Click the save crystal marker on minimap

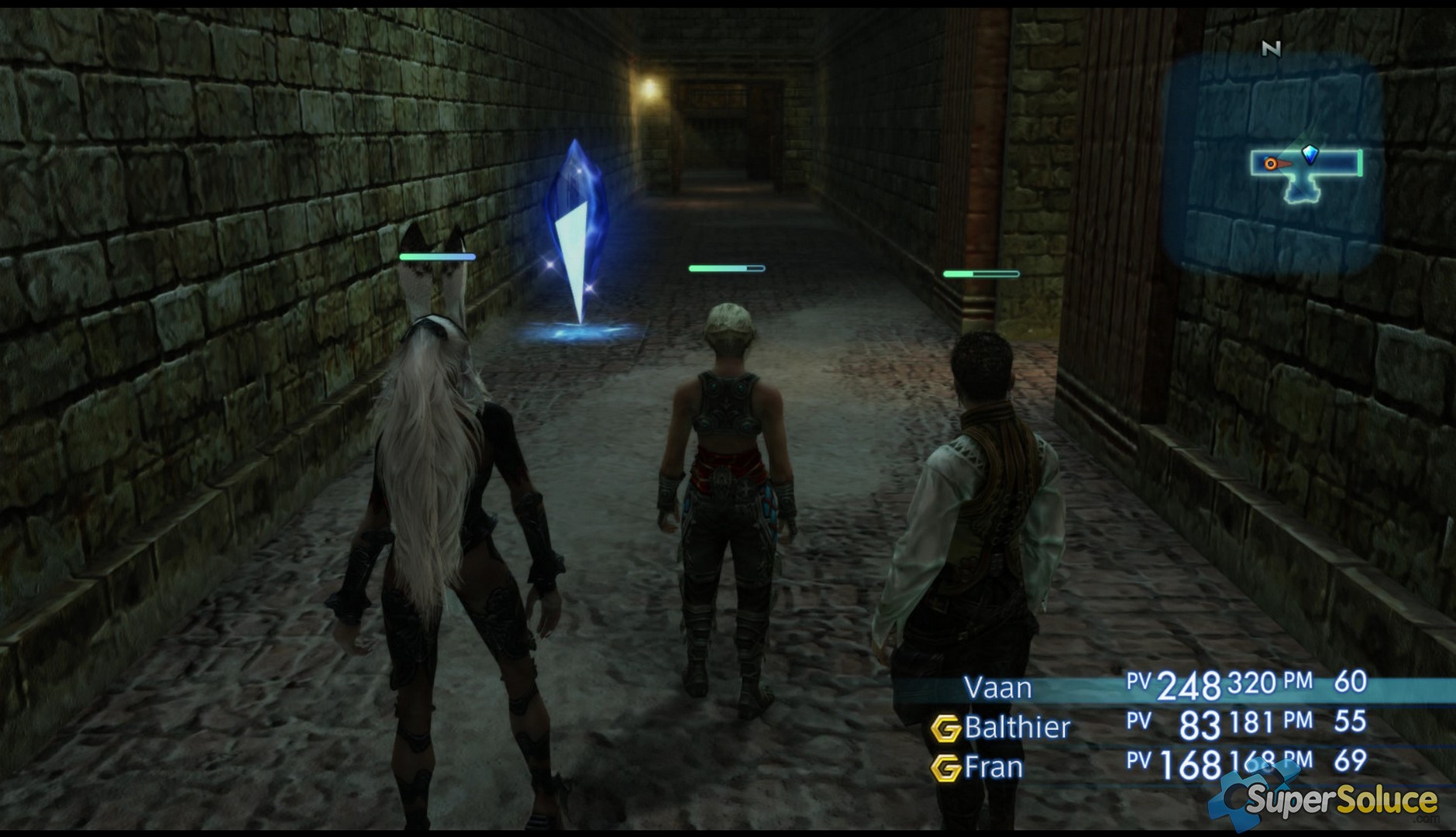pyautogui.click(x=1310, y=153)
